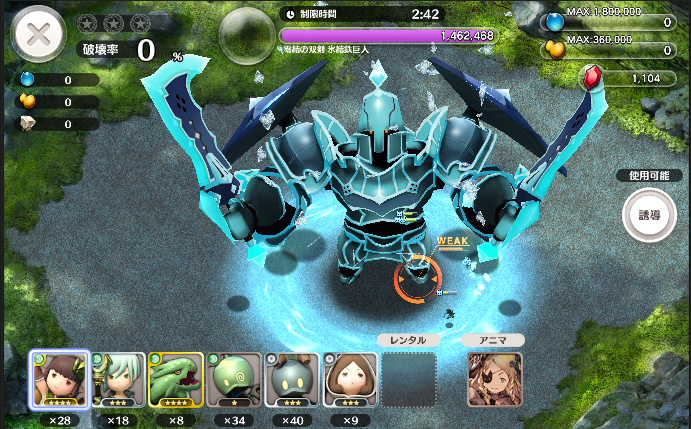
Task: Activate the 誘導 (guide) skill button
Action: (x=650, y=214)
